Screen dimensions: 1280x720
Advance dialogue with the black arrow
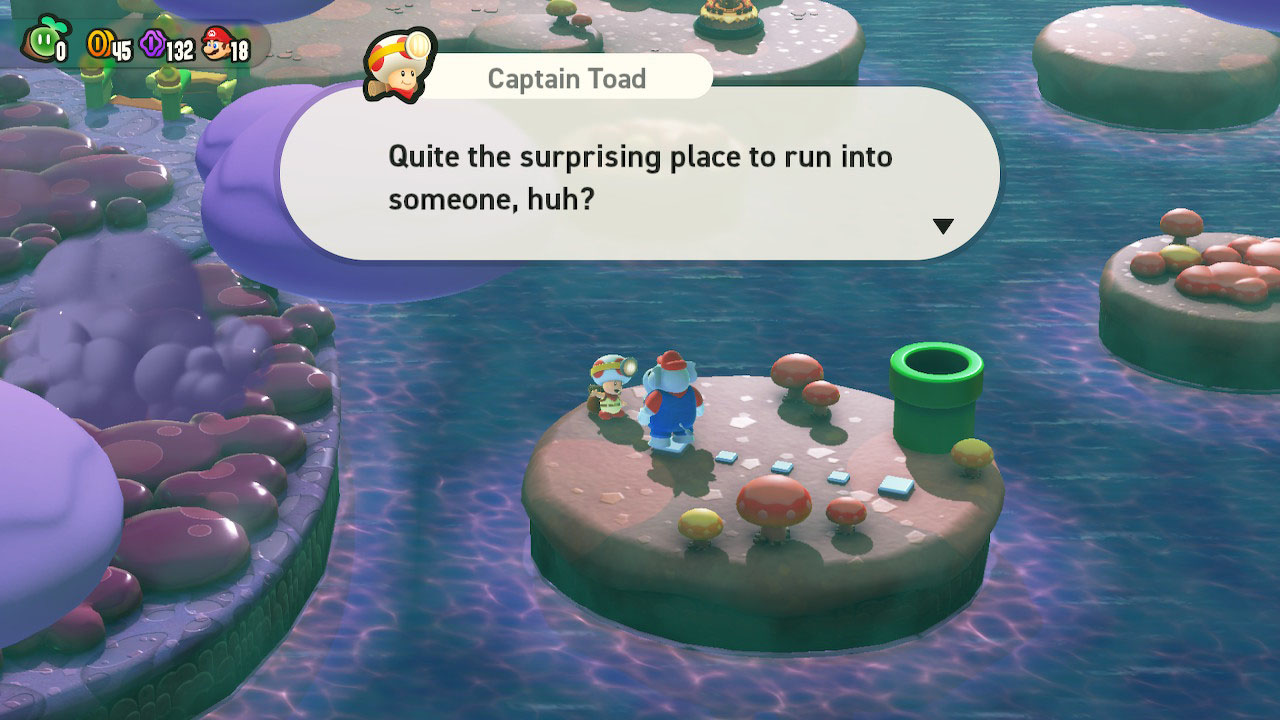(x=942, y=226)
